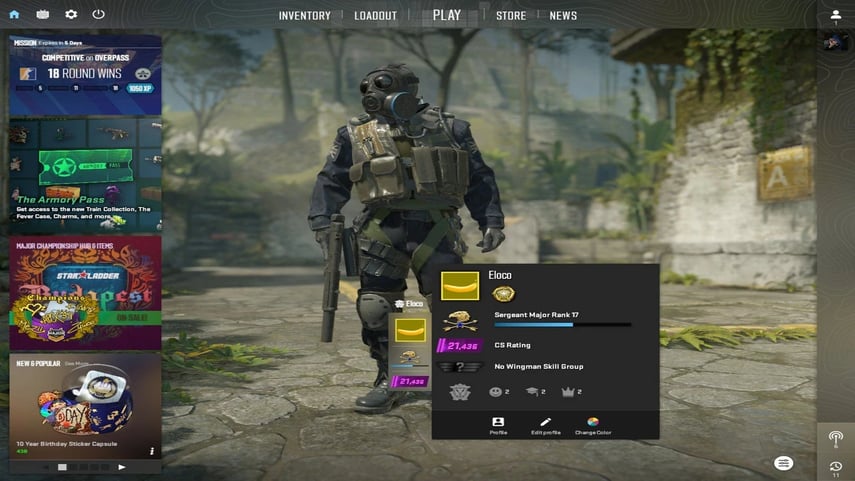Switch to the Loadout tab
The height and width of the screenshot is (481, 855).
[x=376, y=16]
